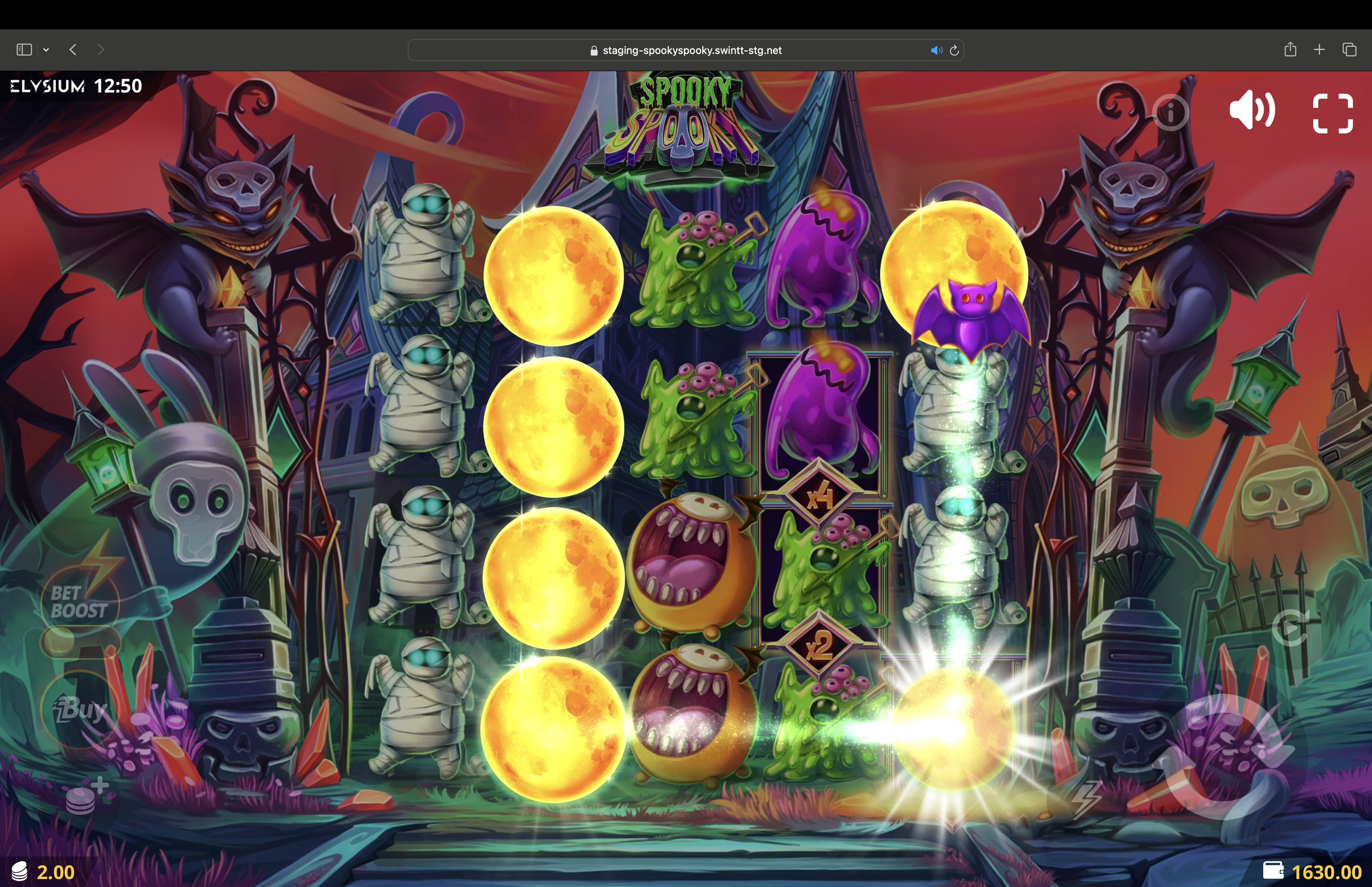Open the browser share menu
The height and width of the screenshot is (887, 1372).
[x=1290, y=50]
